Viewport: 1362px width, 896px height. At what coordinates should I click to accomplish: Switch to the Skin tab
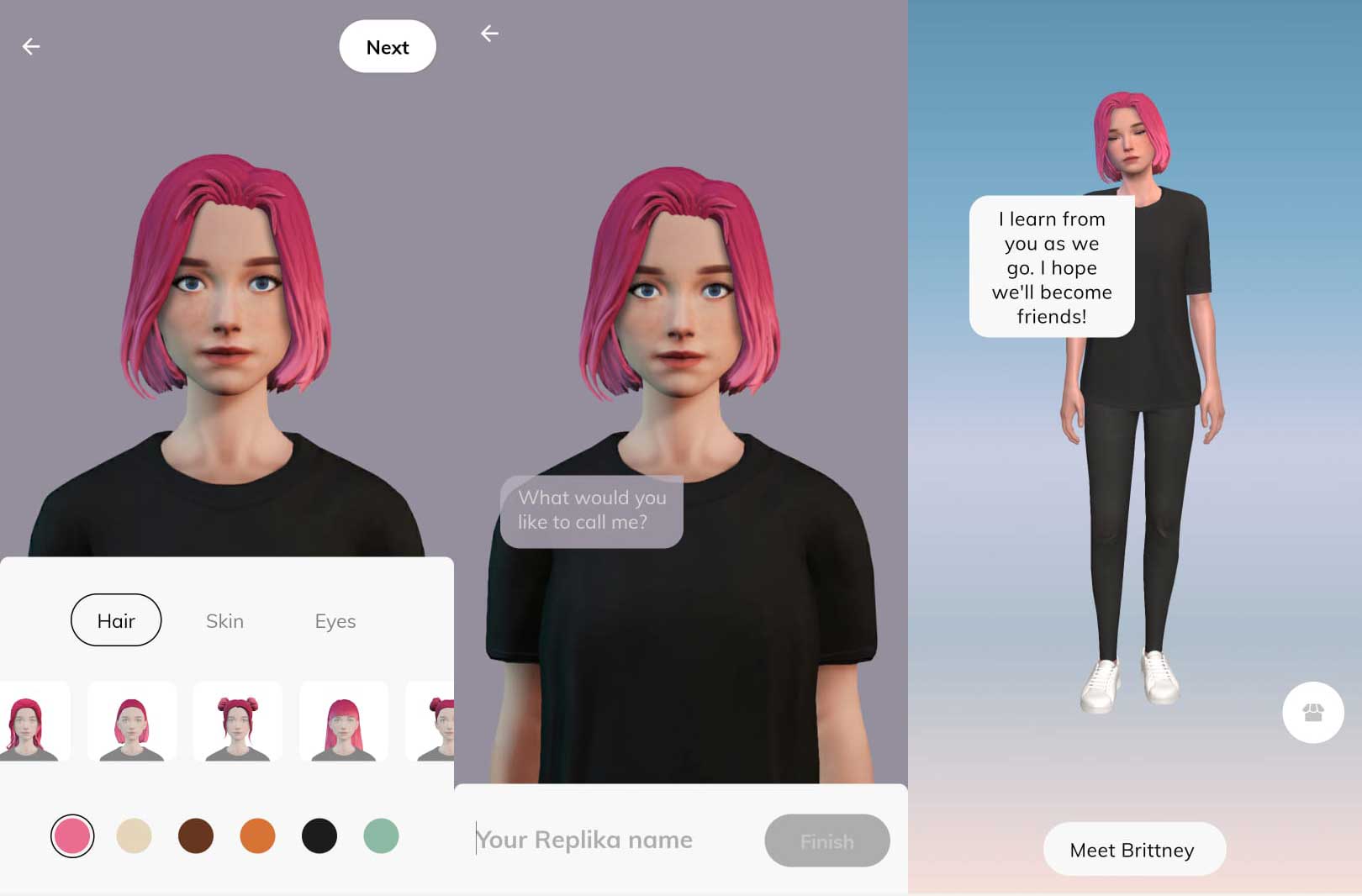(x=224, y=620)
